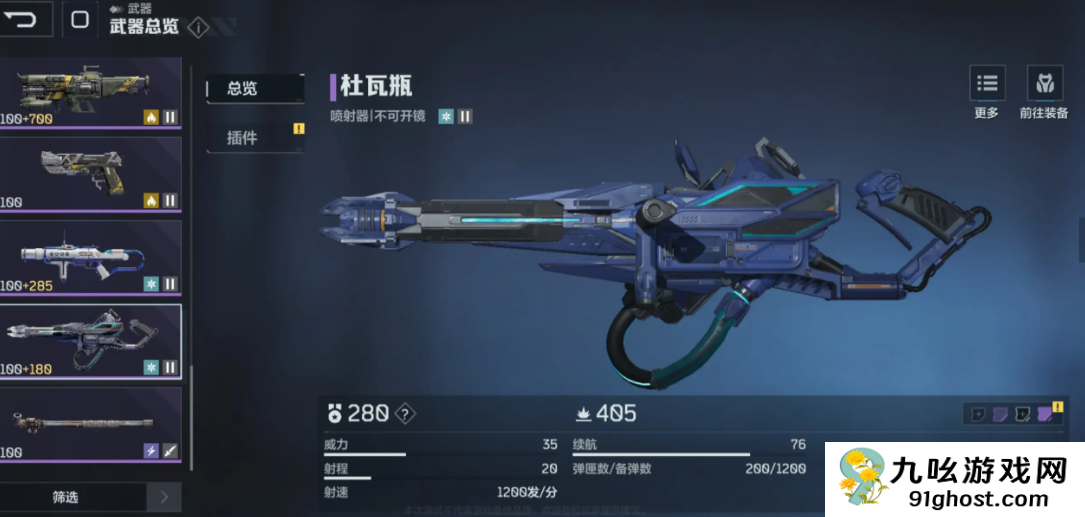Click the frost element icon under 杜瓦瓶

[x=446, y=116]
